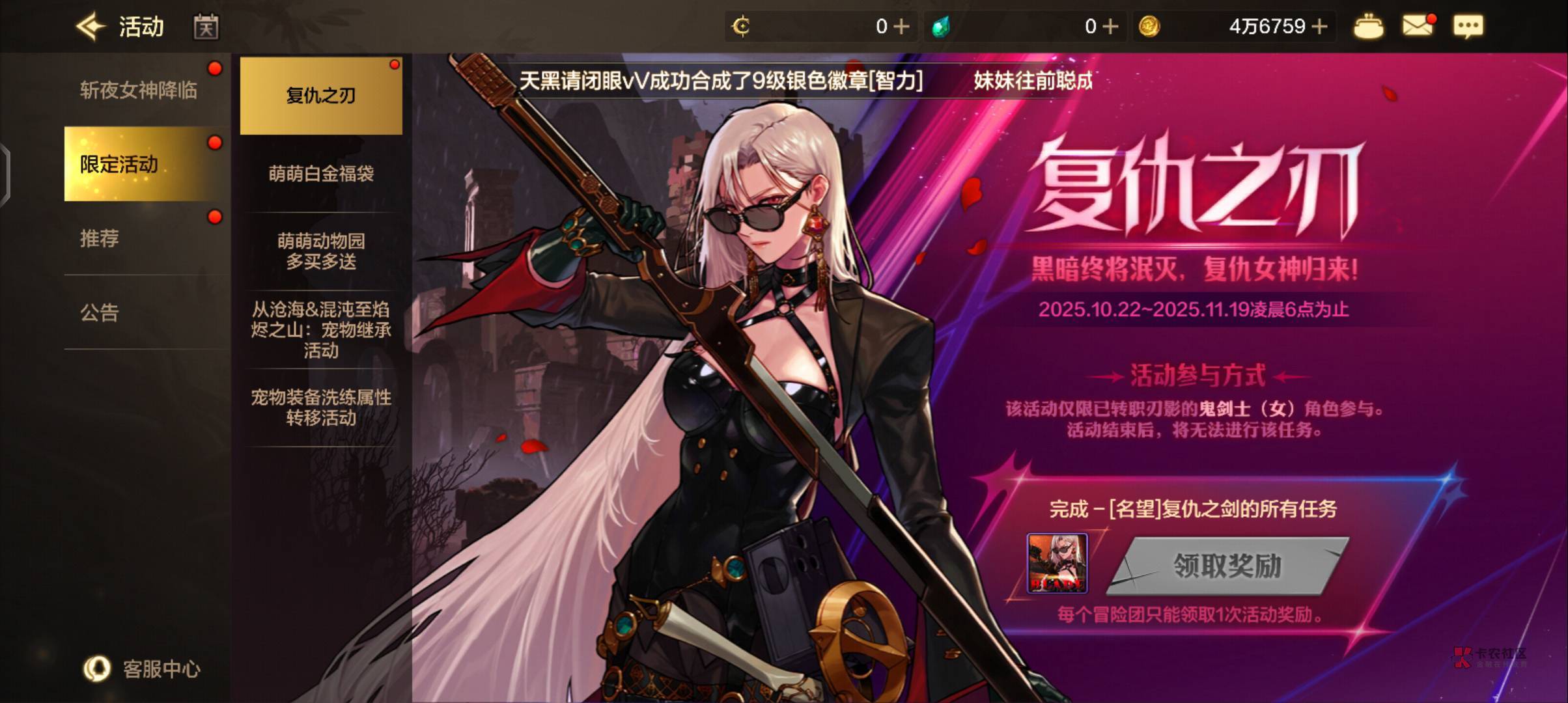
Task: Open the 宠物继承活动 entry
Action: point(321,329)
